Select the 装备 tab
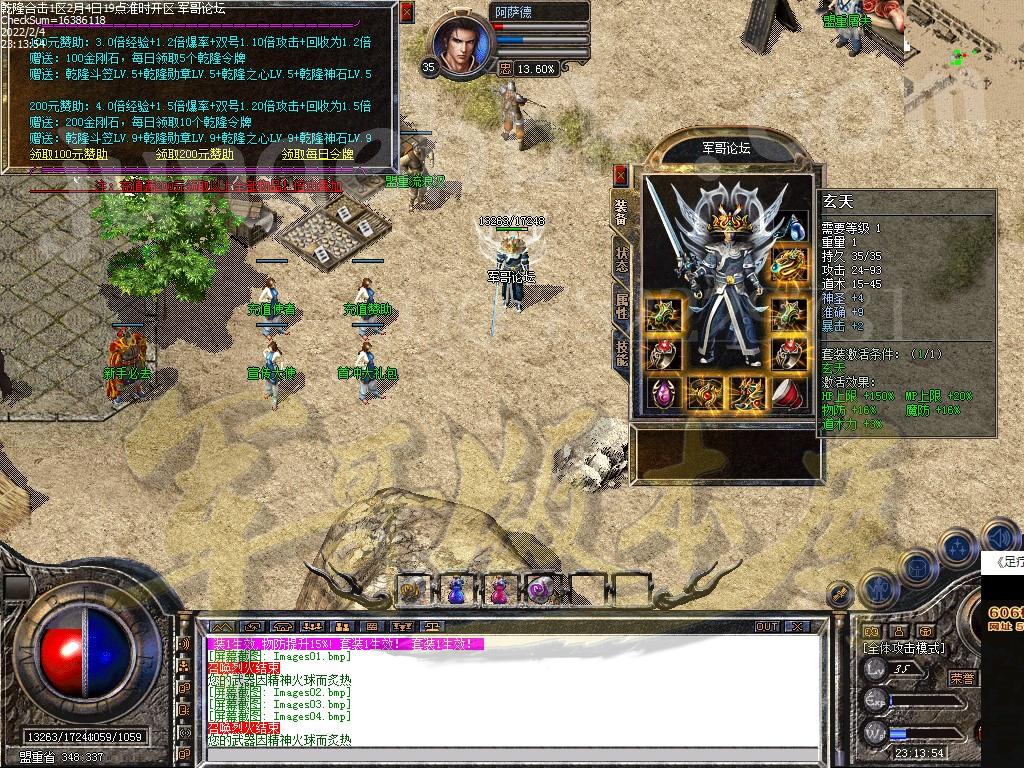 (x=621, y=212)
